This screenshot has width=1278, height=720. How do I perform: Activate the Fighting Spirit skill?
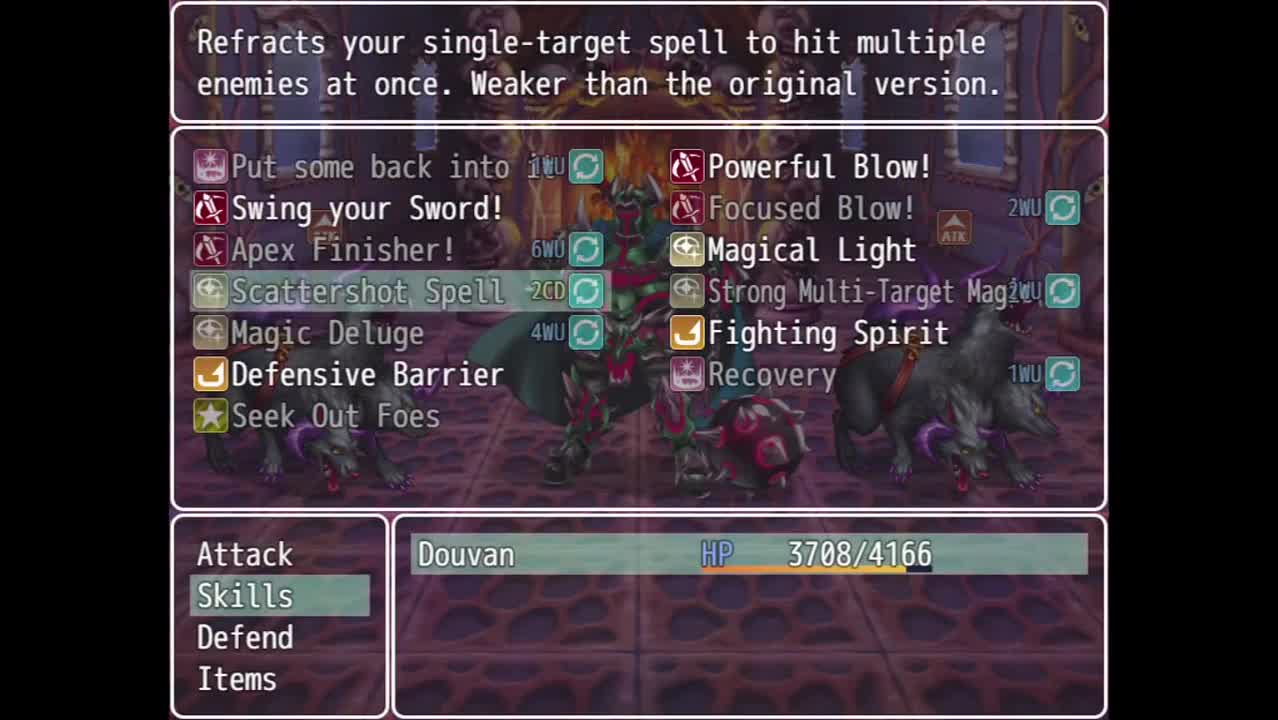click(828, 333)
